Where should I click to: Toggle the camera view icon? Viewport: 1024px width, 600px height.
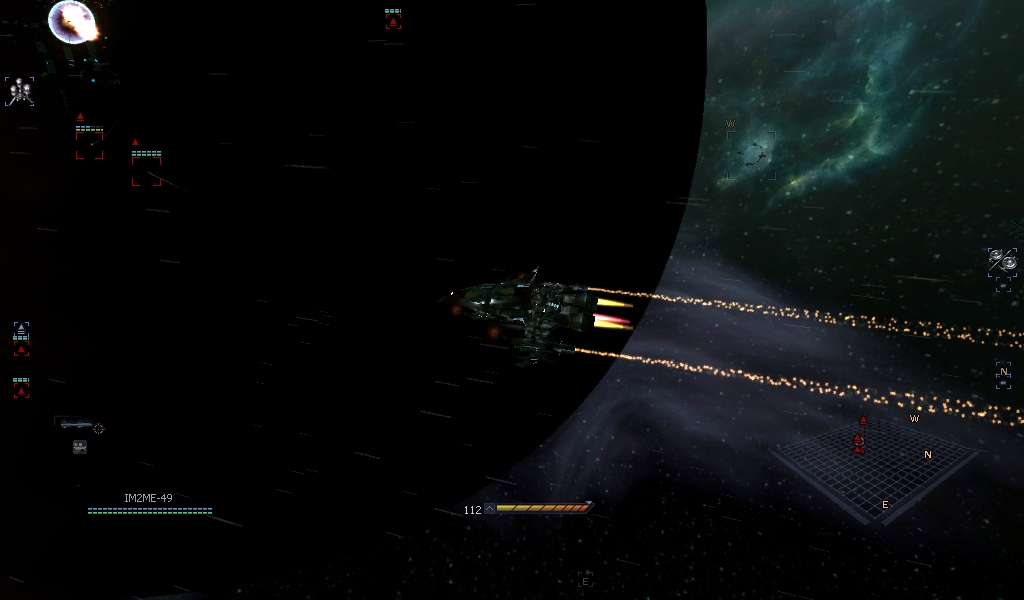pos(80,447)
